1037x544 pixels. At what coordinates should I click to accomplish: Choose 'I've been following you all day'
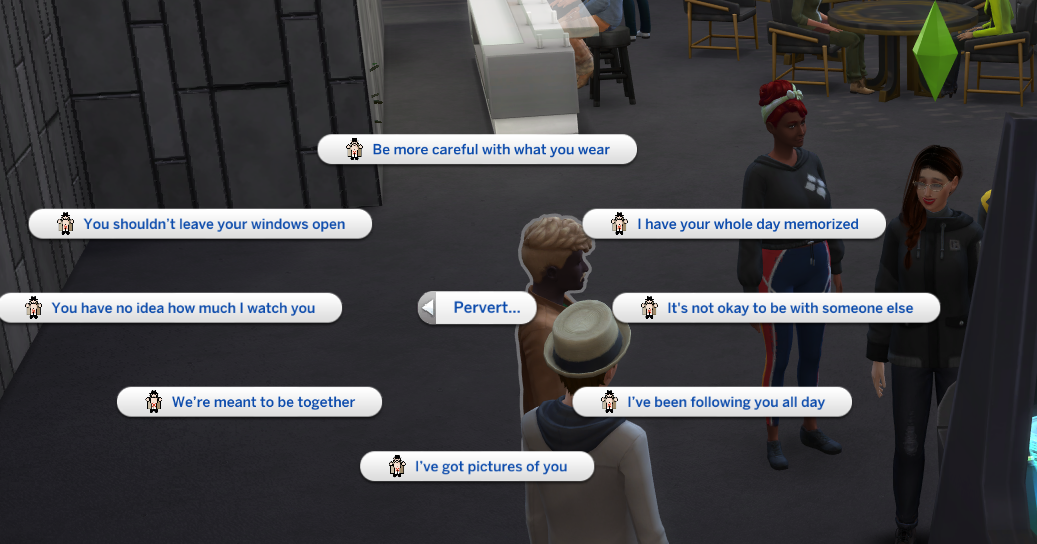tap(713, 402)
